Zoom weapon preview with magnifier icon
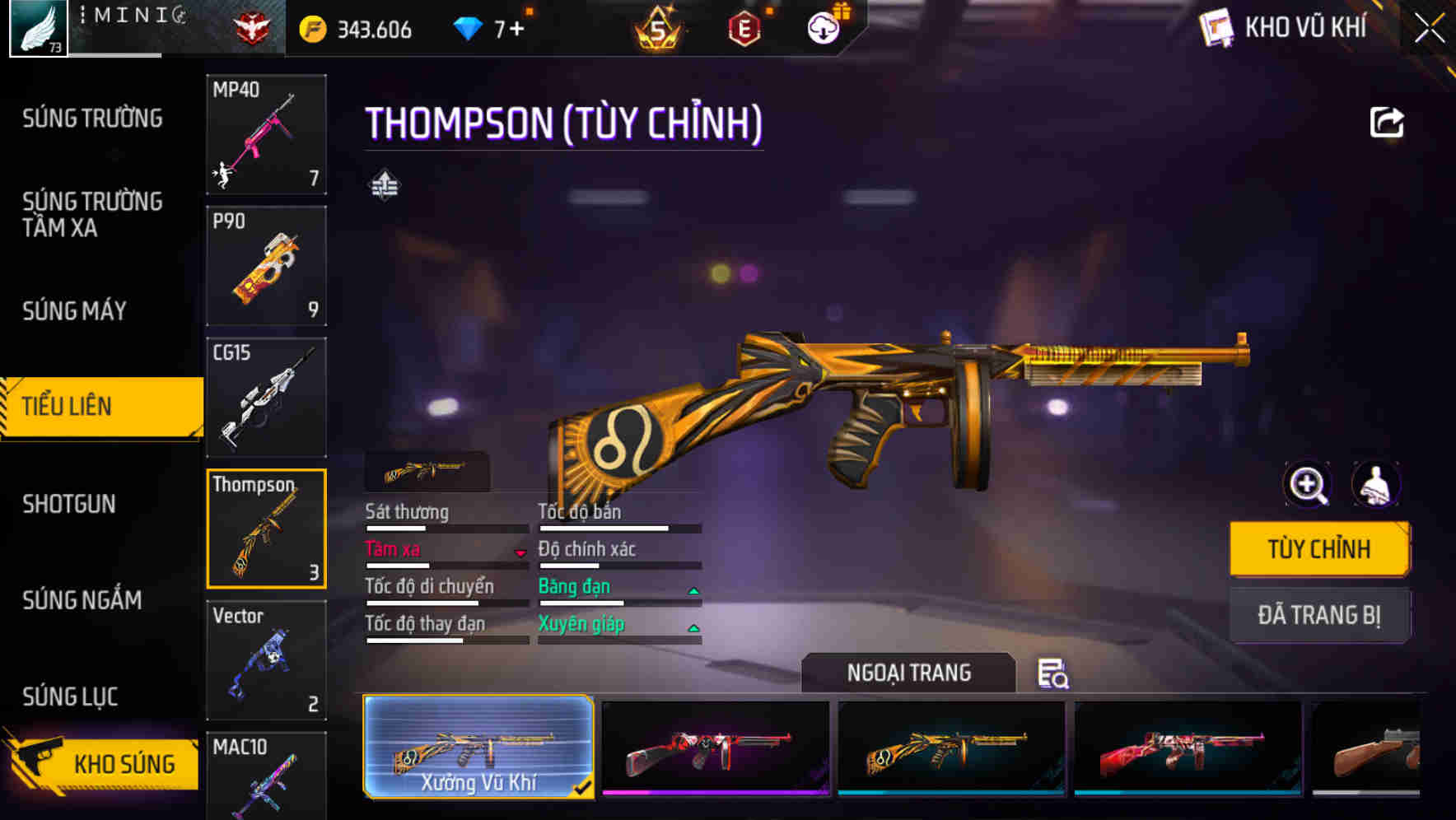This screenshot has height=820, width=1456. point(1308,484)
